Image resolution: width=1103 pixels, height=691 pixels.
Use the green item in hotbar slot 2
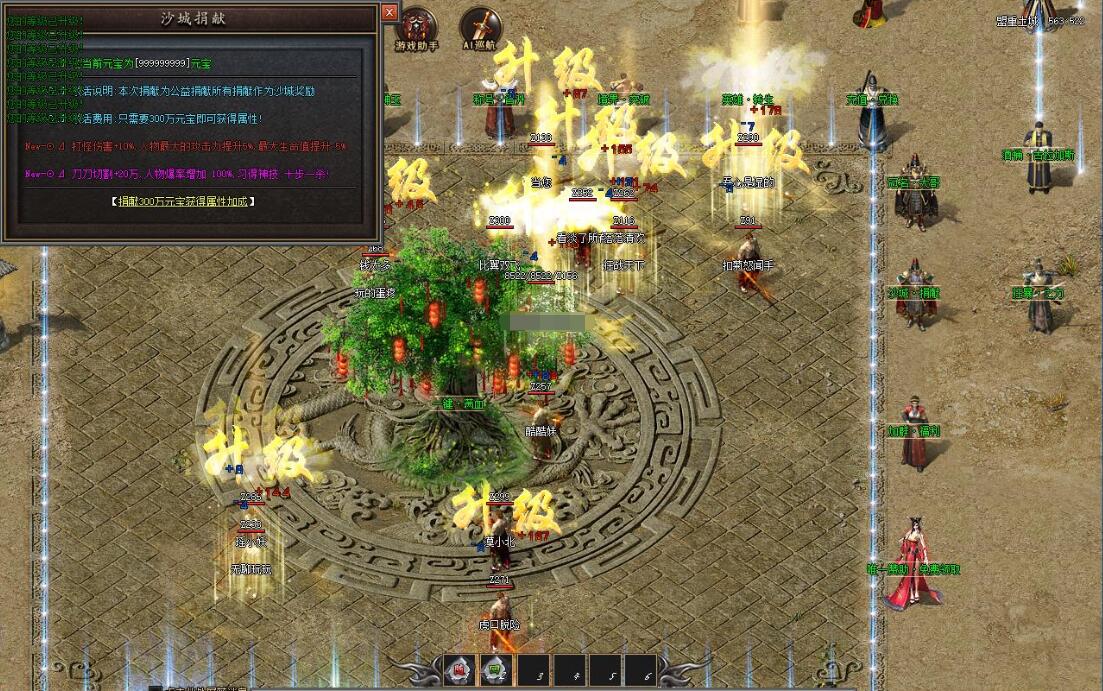(497, 671)
